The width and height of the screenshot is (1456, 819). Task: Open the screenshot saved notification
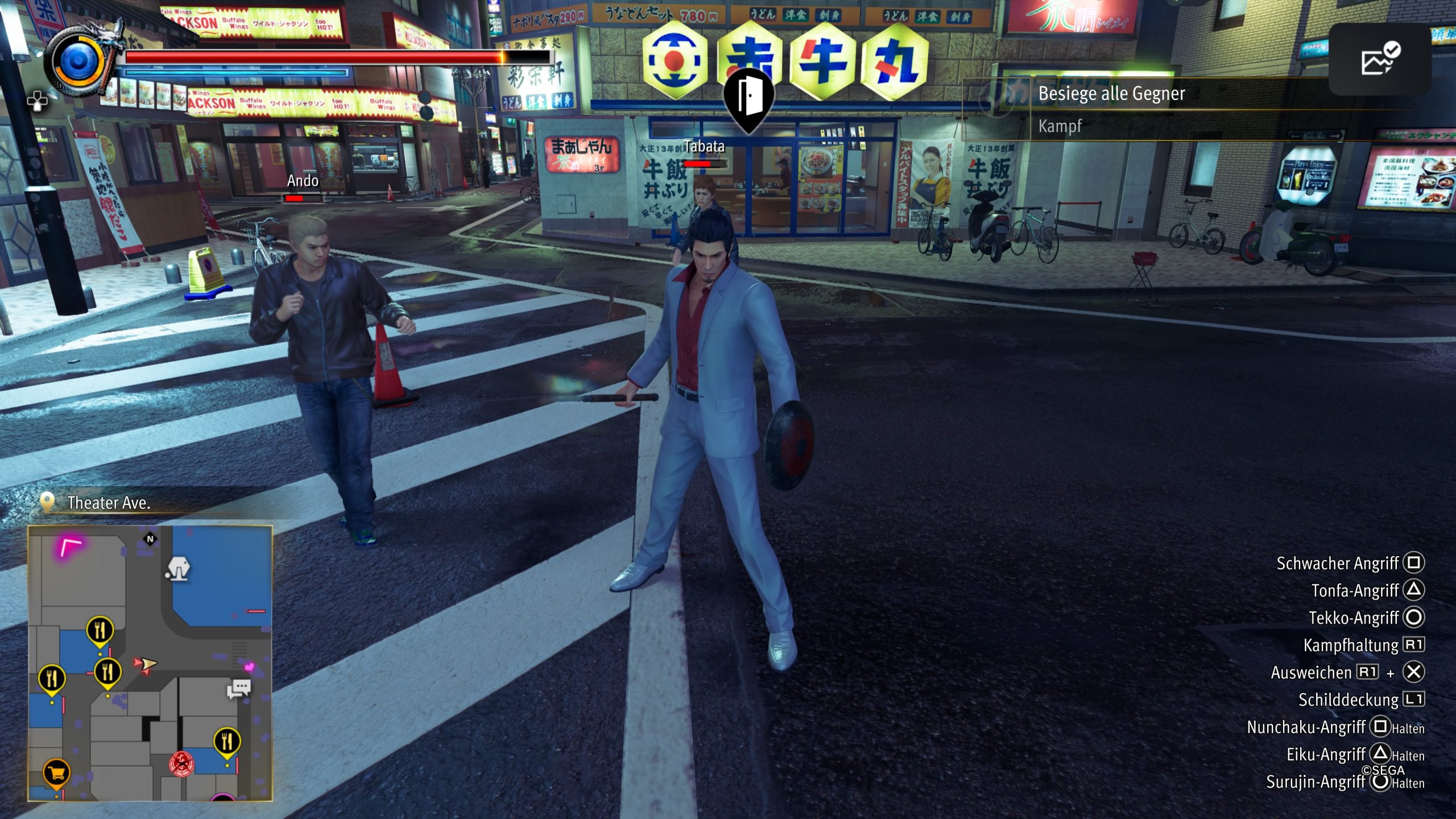pyautogui.click(x=1380, y=59)
